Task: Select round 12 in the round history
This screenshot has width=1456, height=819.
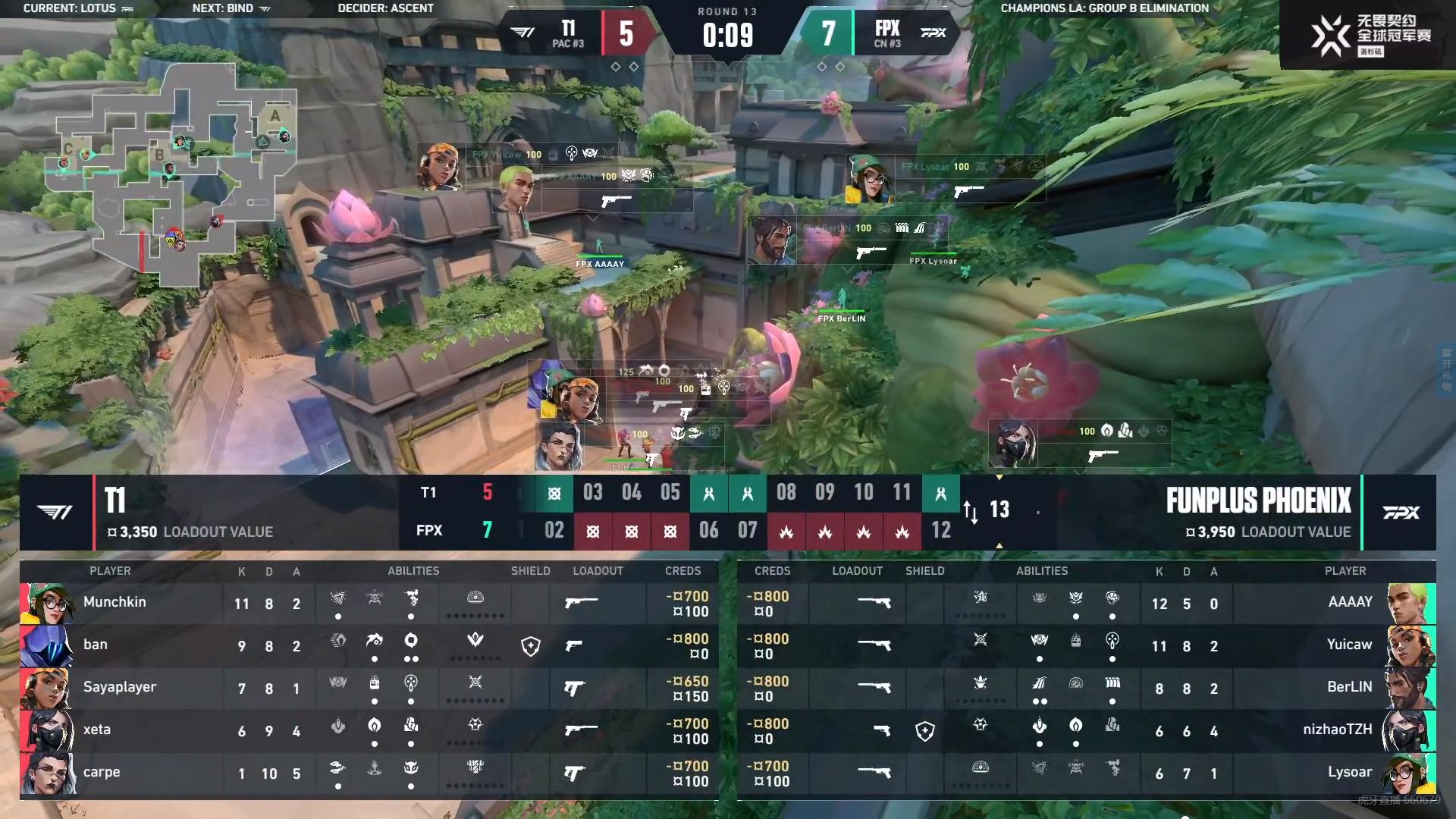Action: tap(940, 530)
